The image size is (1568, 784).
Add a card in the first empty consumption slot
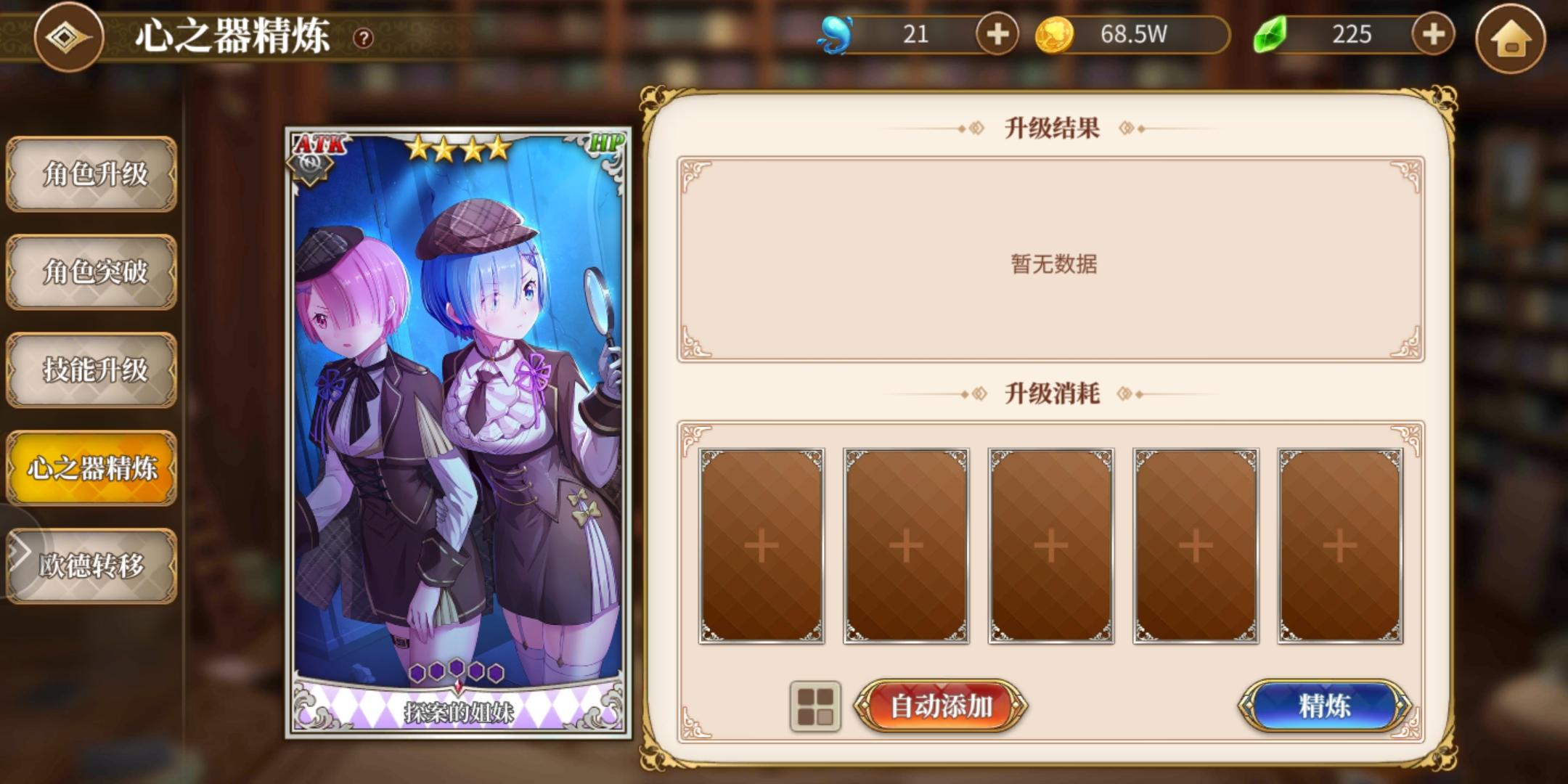point(761,546)
